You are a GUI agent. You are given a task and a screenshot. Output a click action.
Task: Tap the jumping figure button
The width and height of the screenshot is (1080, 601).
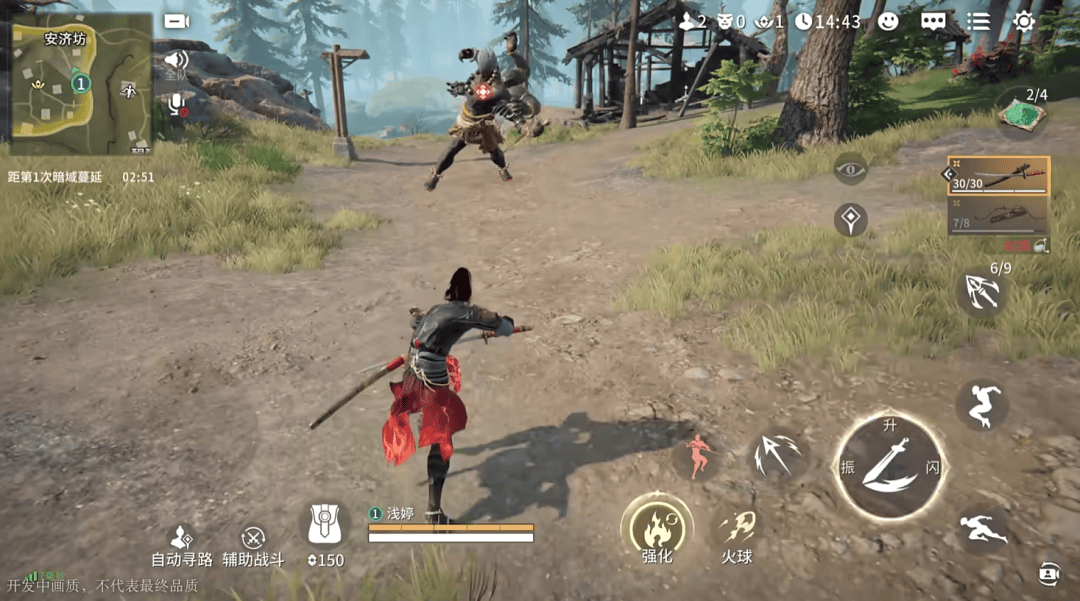point(980,405)
